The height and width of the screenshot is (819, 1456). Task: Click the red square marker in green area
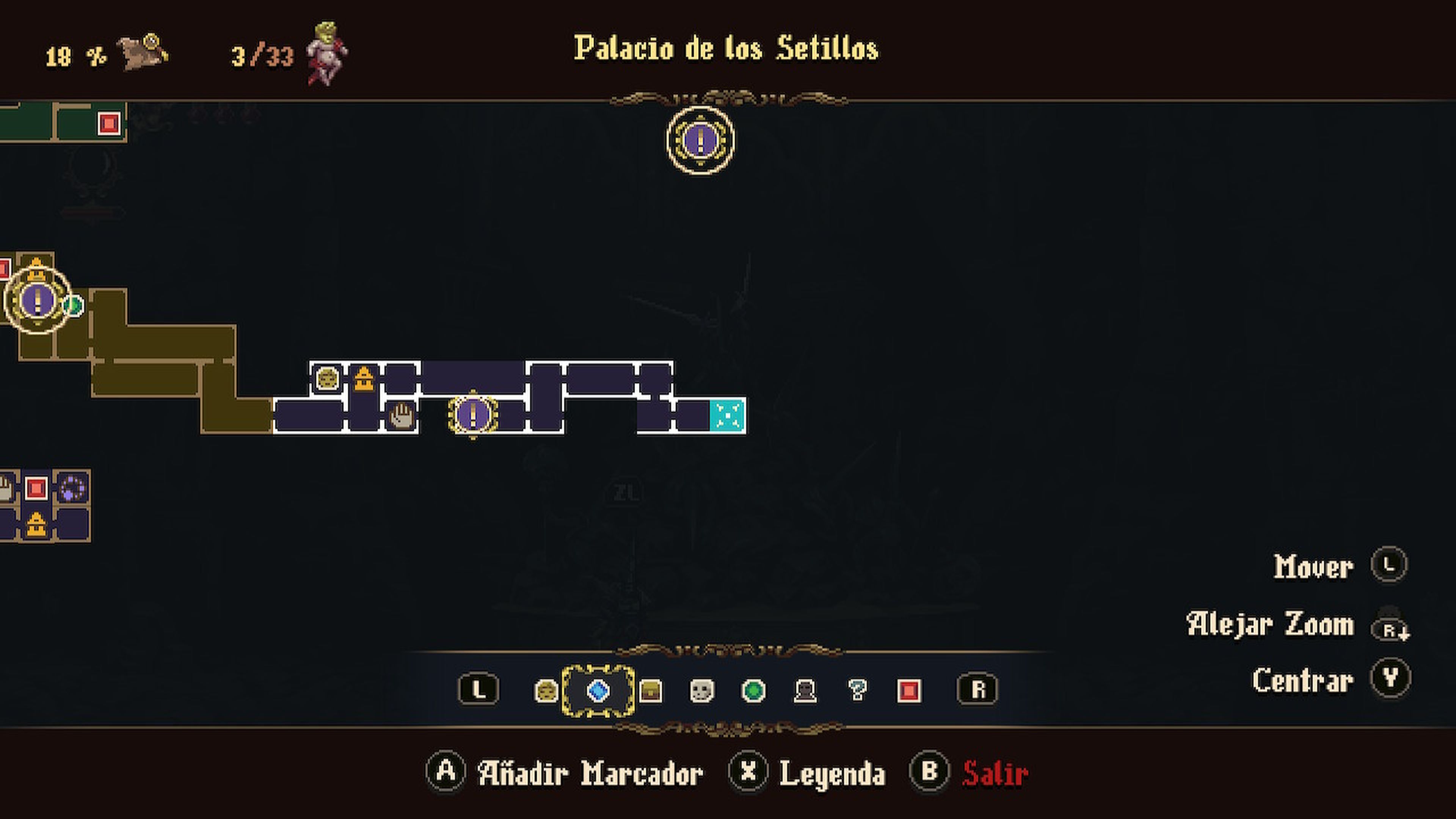click(109, 122)
